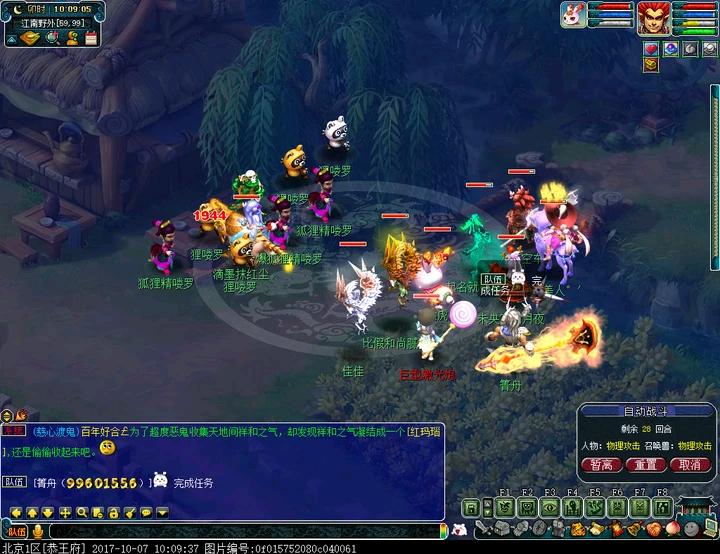The height and width of the screenshot is (554, 720).
Task: Open the pet rabbit portrait
Action: click(x=573, y=14)
